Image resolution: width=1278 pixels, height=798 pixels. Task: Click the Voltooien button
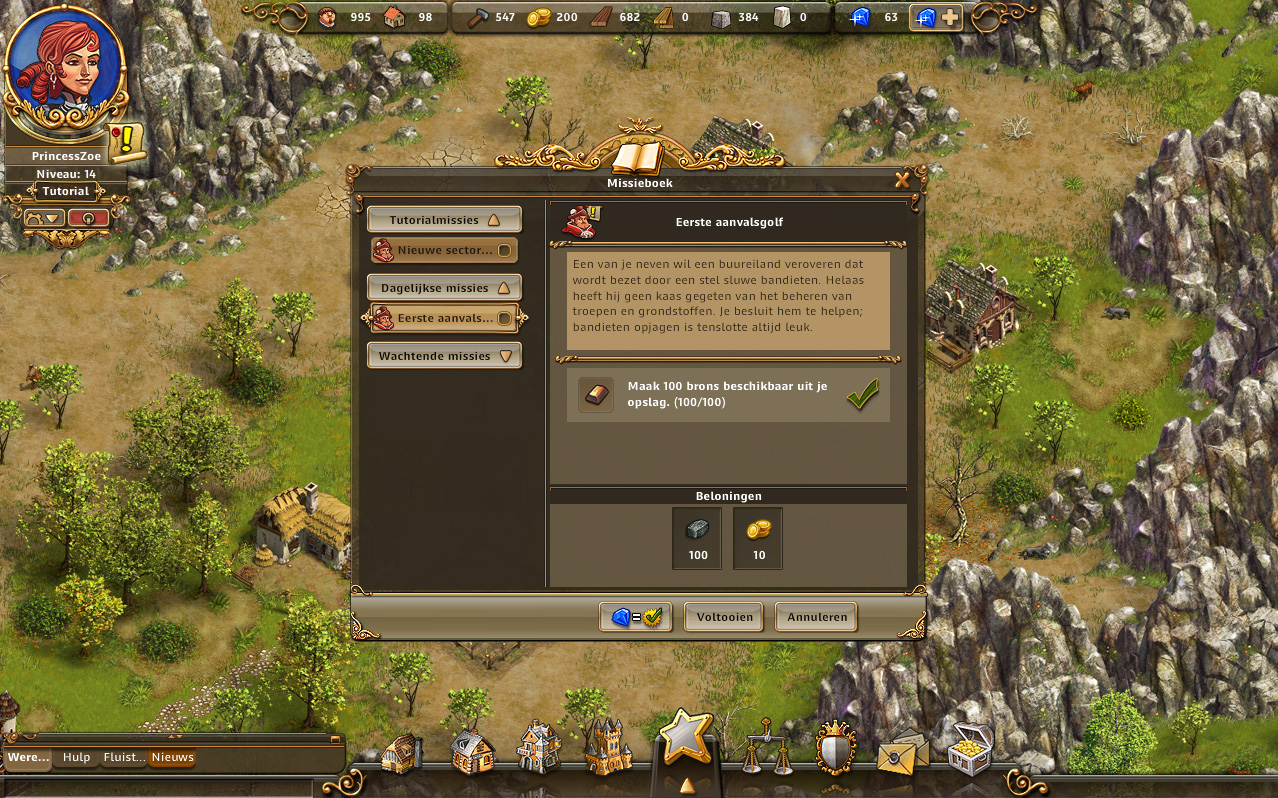click(724, 617)
